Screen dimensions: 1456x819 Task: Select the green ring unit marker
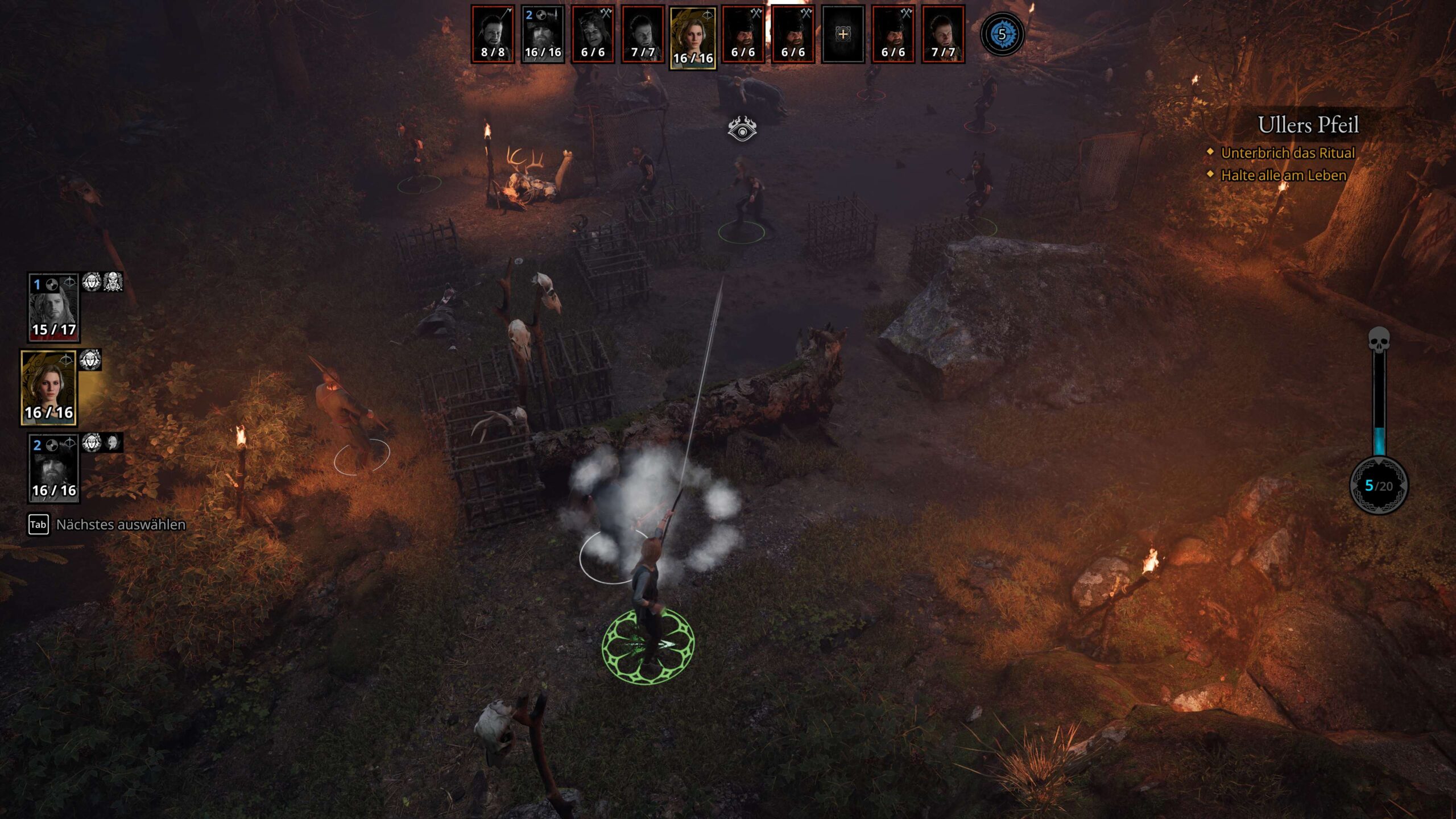[x=648, y=645]
